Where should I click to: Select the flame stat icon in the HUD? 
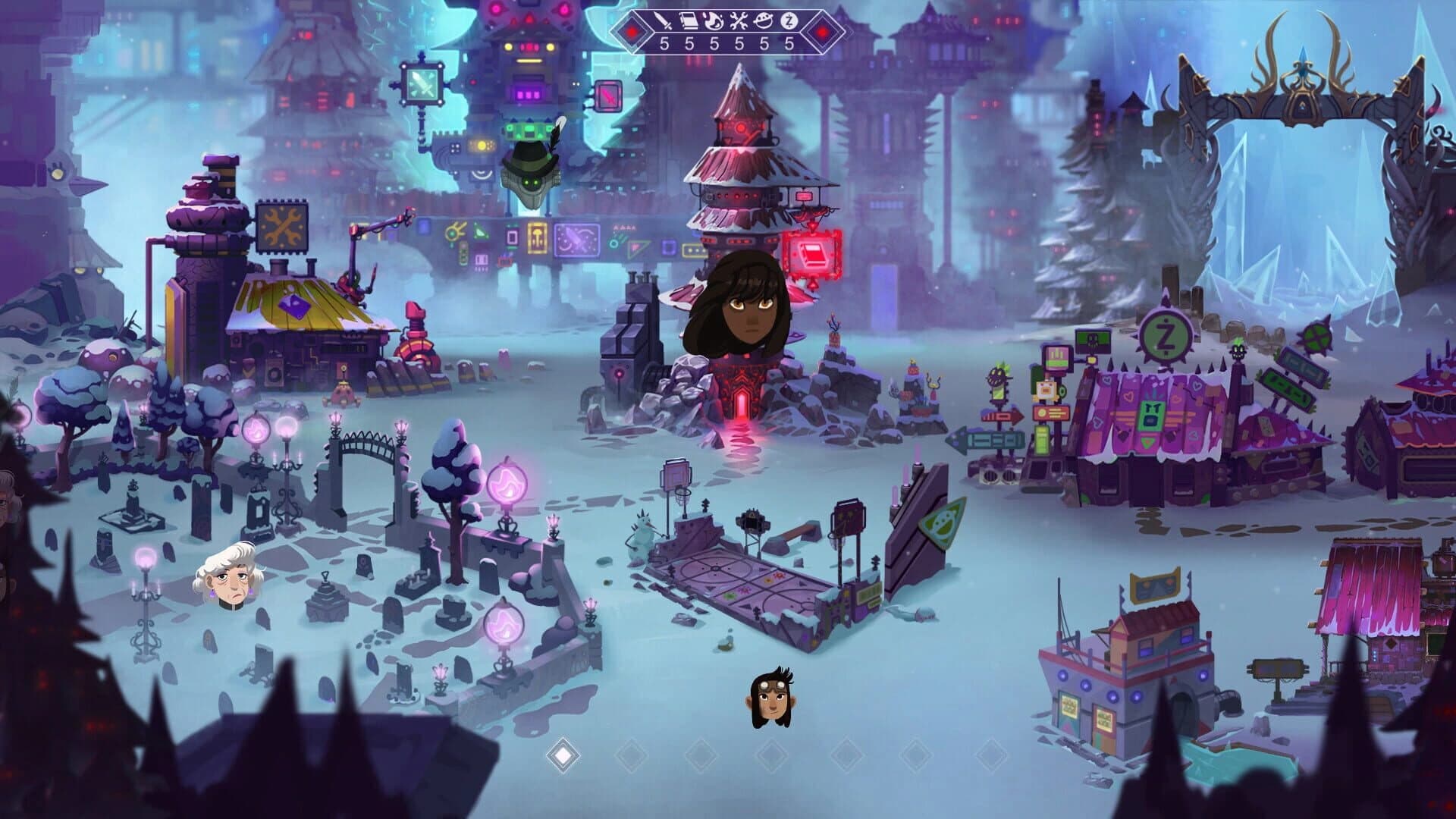[x=713, y=20]
